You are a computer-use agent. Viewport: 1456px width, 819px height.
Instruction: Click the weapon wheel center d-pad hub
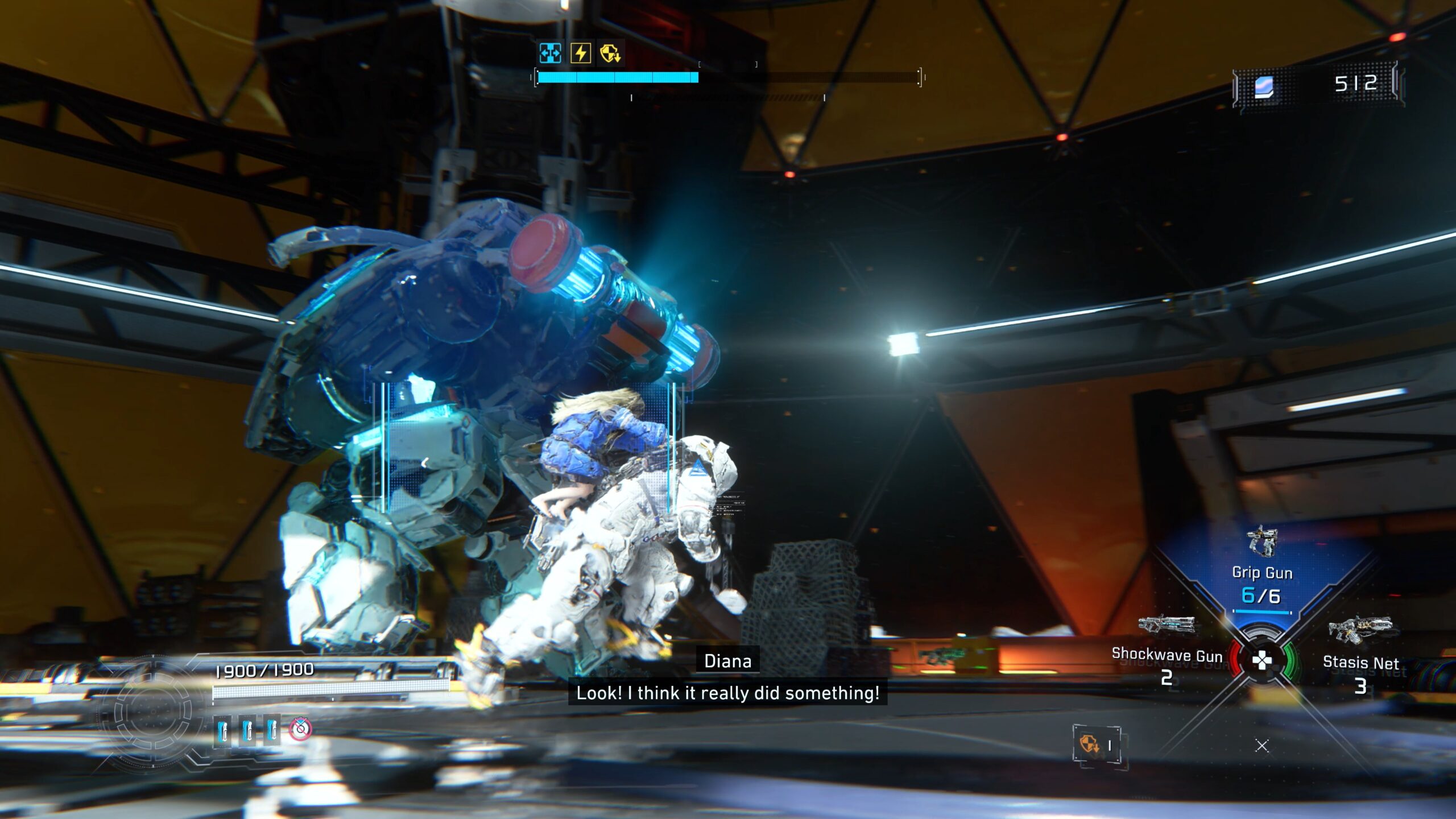click(x=1262, y=660)
